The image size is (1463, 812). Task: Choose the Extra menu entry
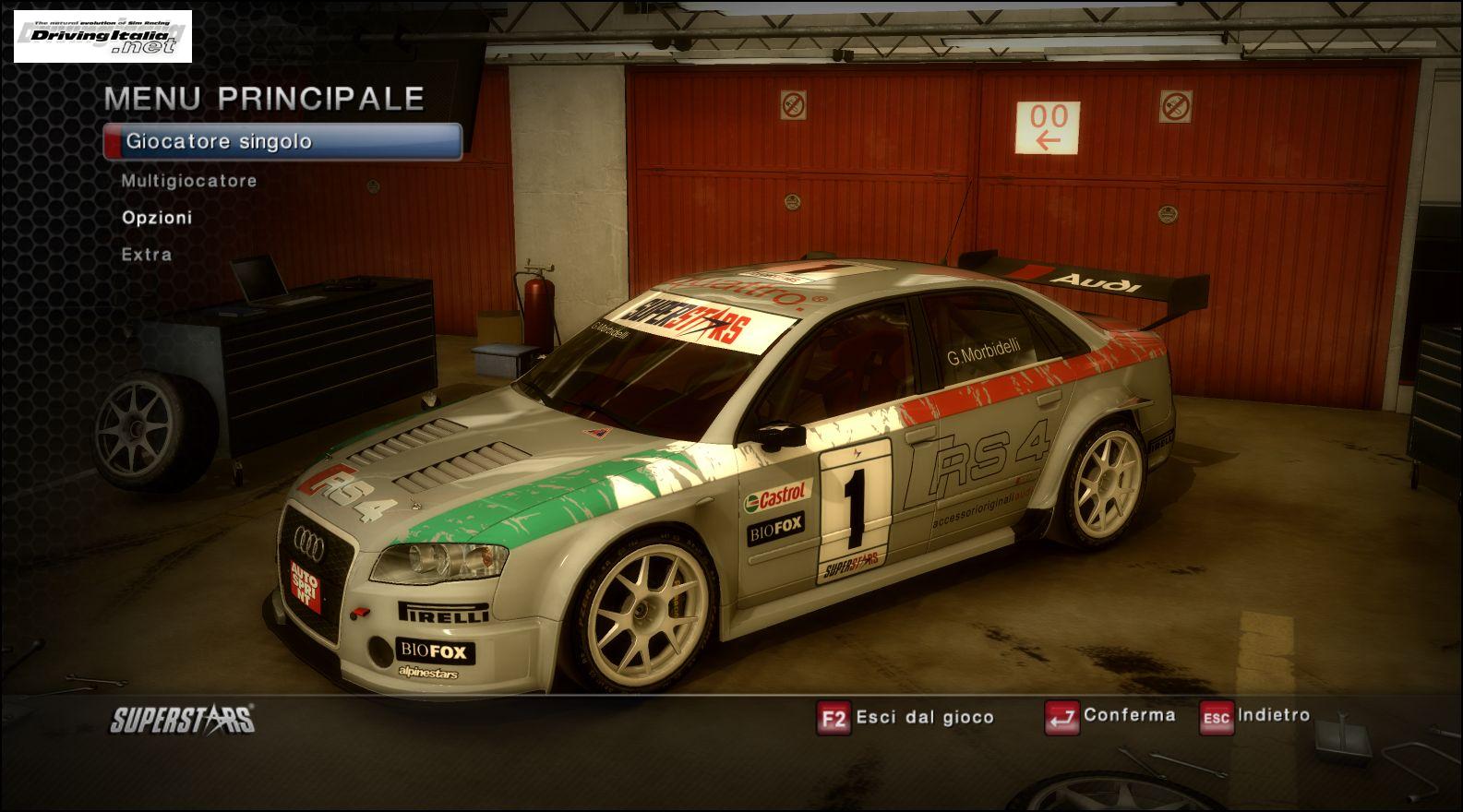coord(147,255)
